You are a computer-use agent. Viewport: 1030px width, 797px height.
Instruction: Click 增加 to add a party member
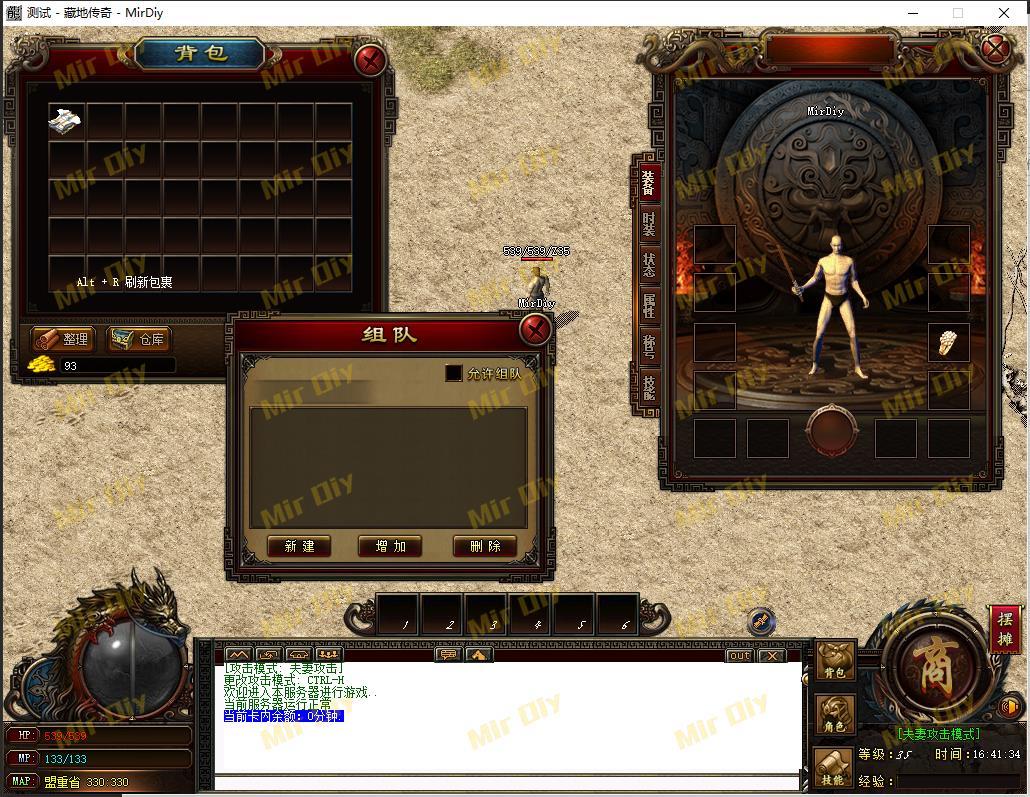tap(390, 546)
